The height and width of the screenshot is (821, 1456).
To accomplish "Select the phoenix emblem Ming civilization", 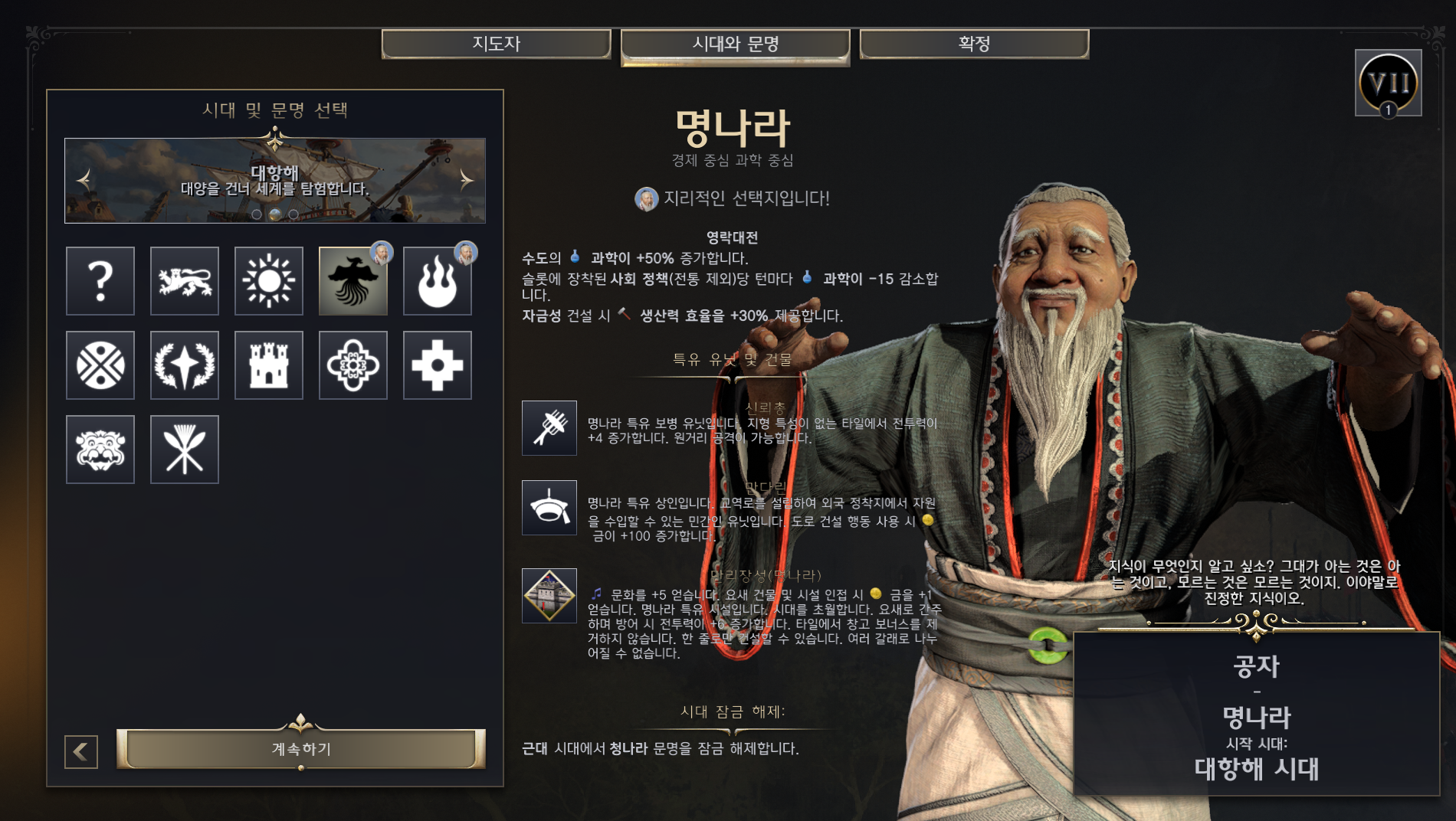I will pyautogui.click(x=353, y=281).
